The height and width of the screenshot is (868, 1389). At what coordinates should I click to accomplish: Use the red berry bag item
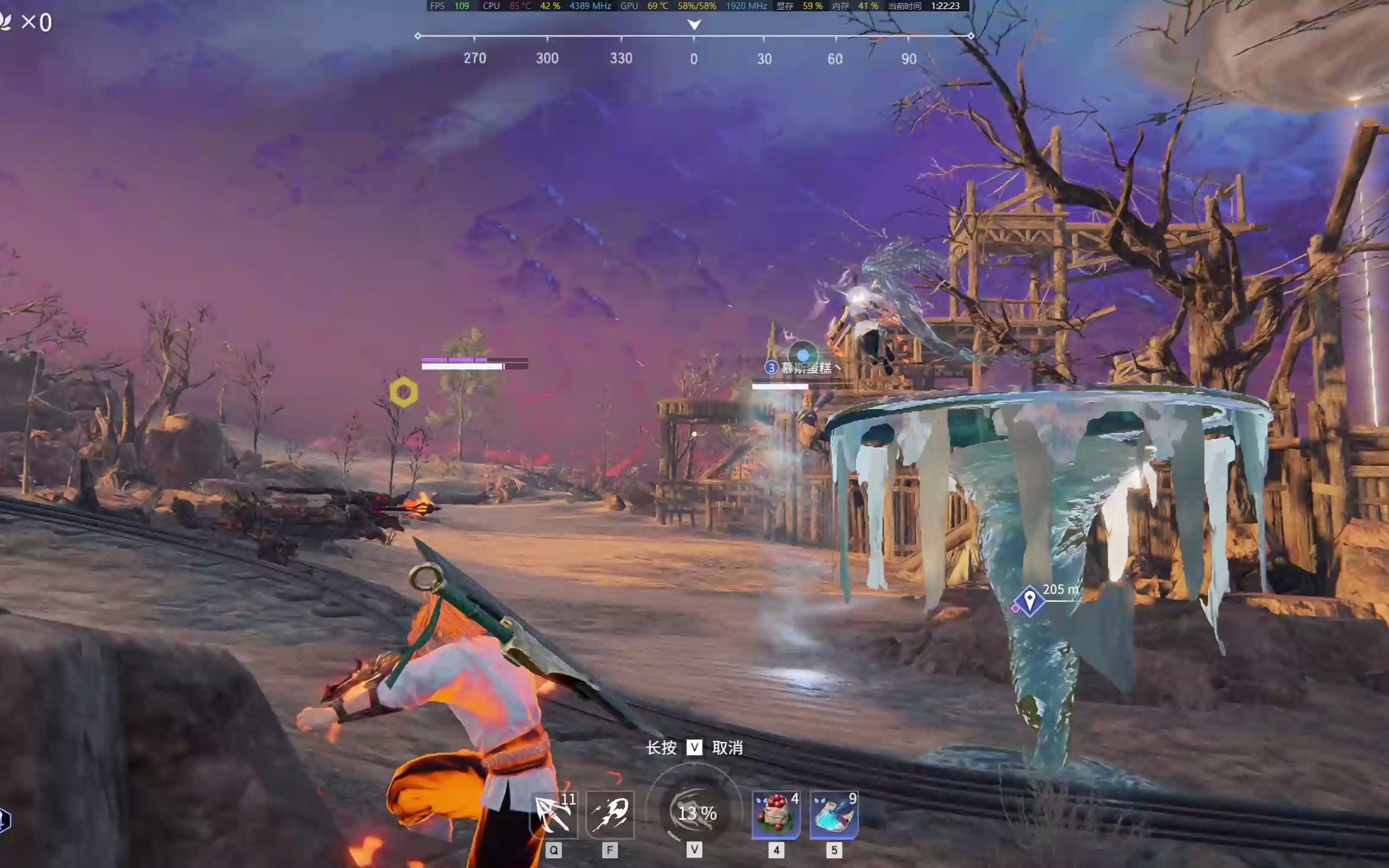776,814
